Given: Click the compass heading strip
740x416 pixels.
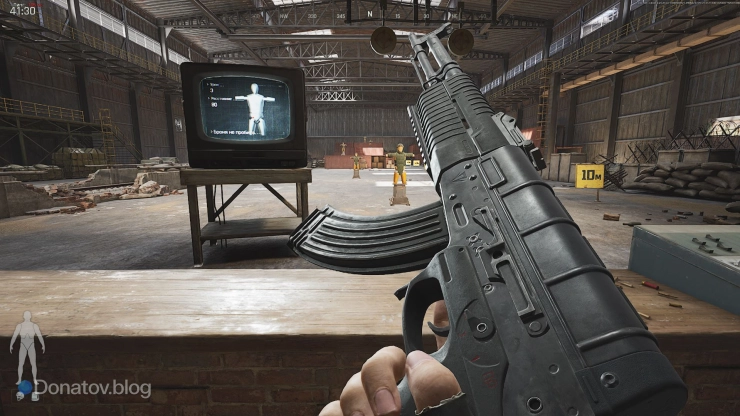Looking at the screenshot, I should point(370,14).
